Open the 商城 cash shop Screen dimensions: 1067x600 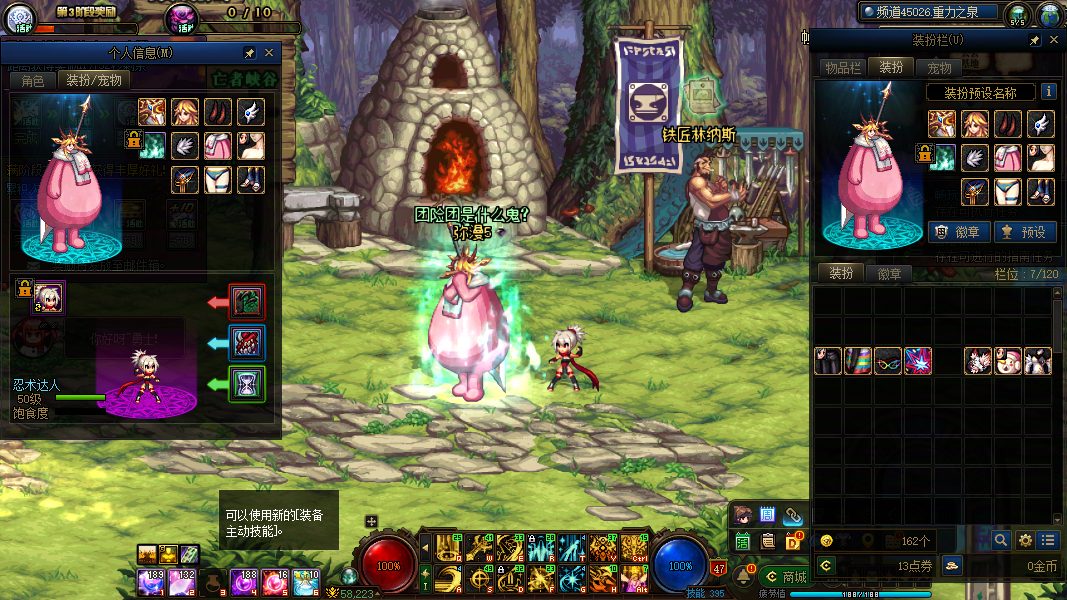coord(785,577)
